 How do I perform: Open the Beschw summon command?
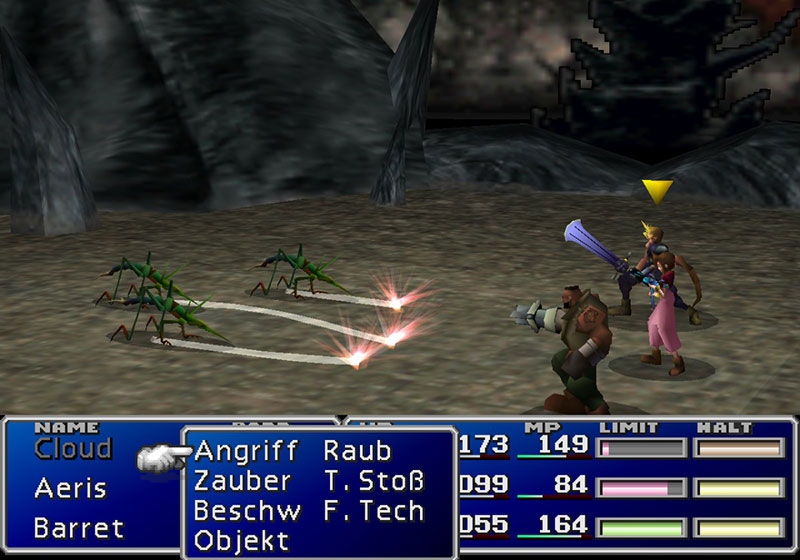click(247, 511)
